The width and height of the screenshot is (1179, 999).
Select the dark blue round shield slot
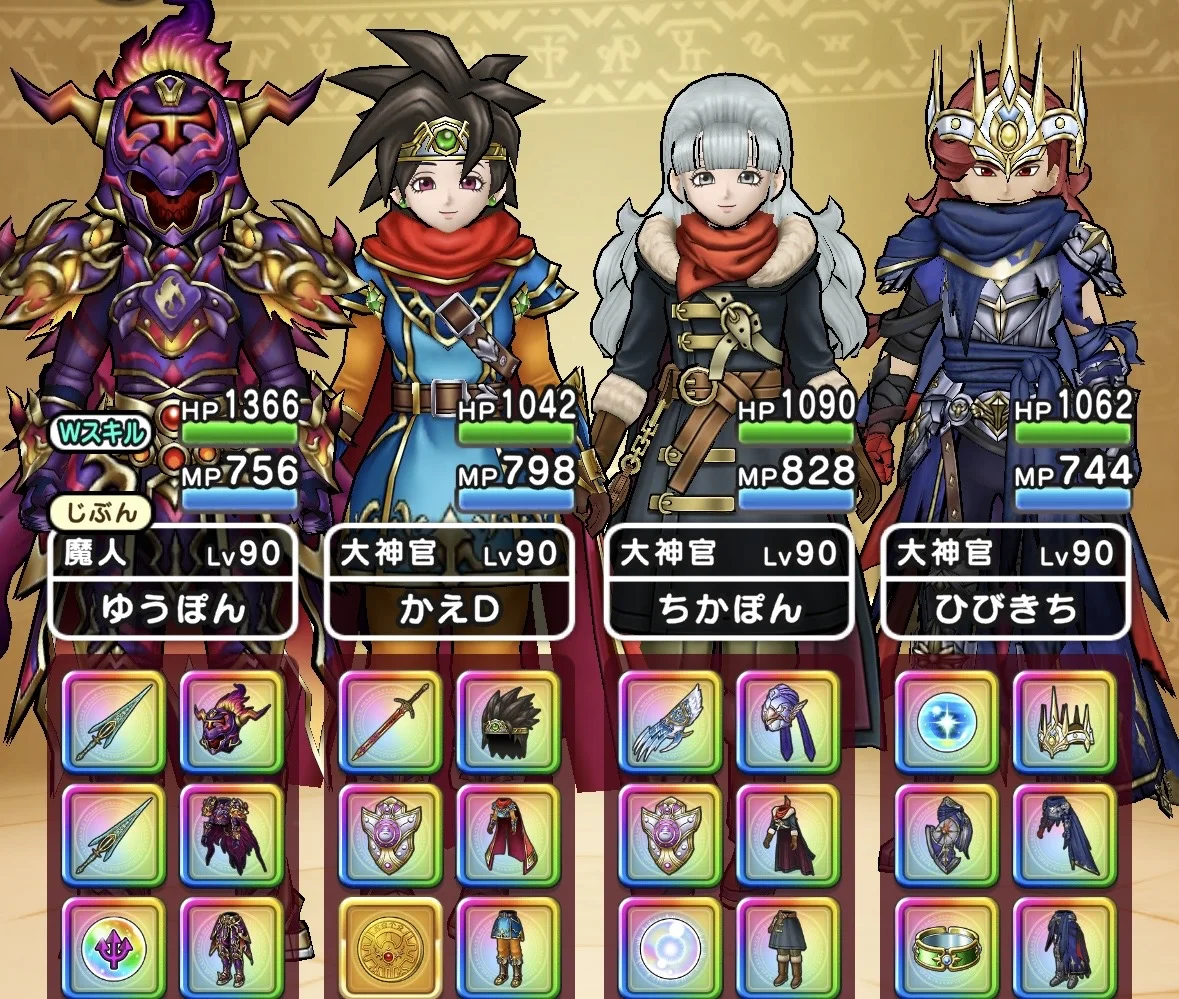pos(946,835)
